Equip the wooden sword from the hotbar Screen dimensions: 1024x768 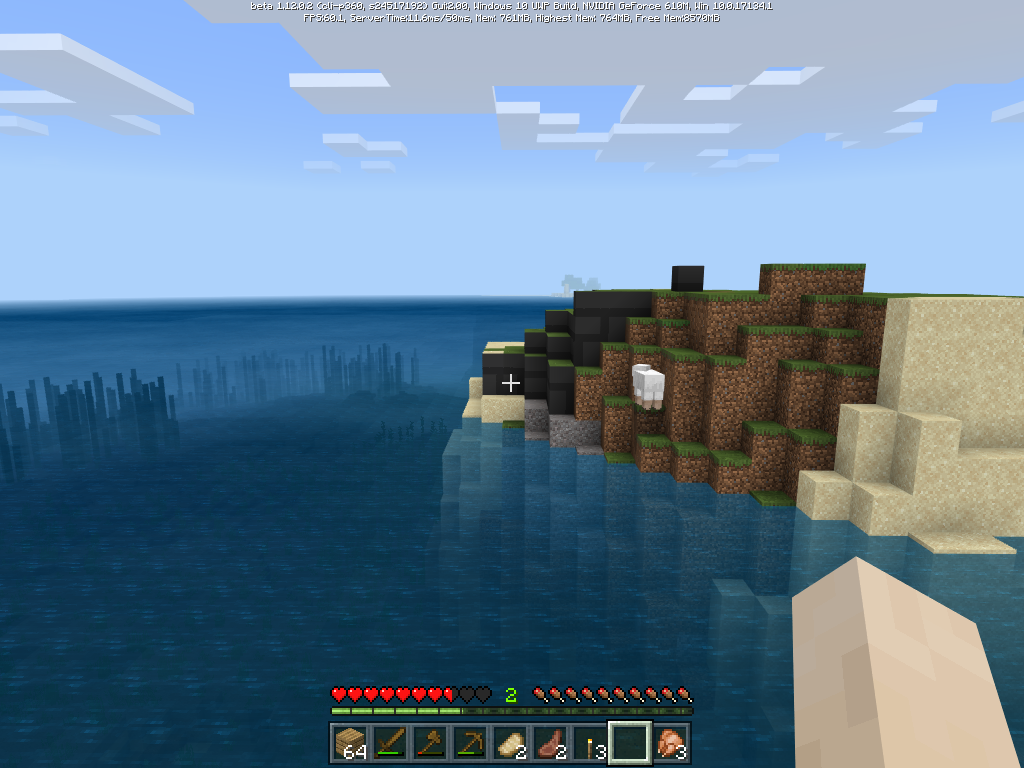coord(390,743)
